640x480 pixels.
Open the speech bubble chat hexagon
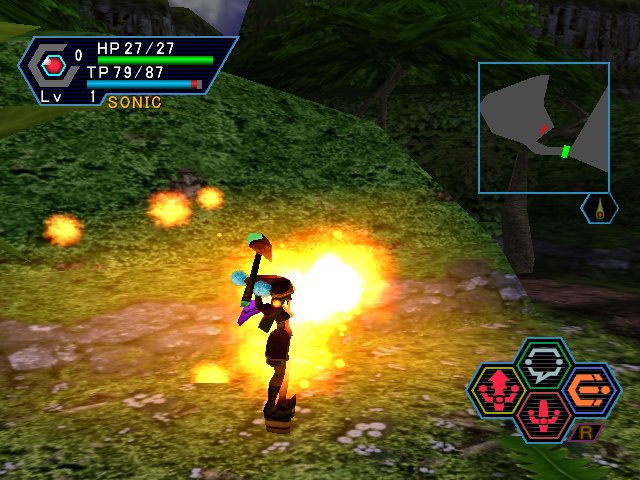(x=544, y=362)
